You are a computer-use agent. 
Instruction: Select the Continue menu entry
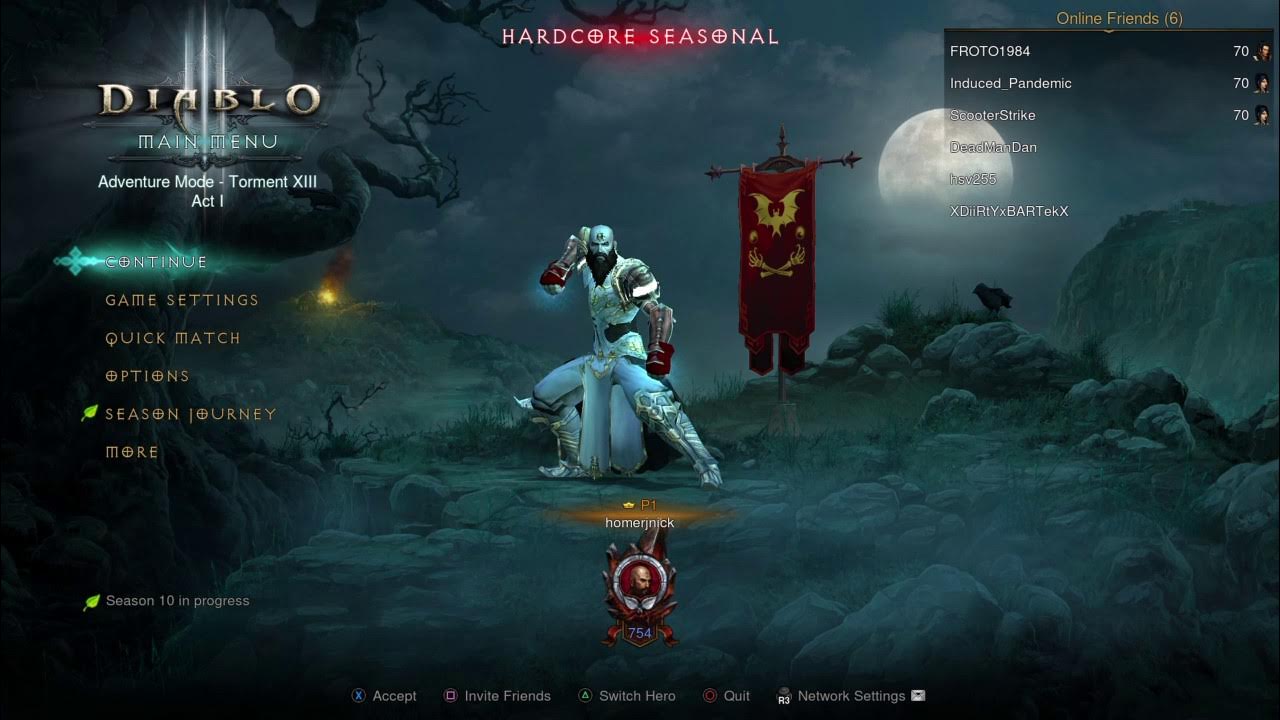[x=155, y=261]
